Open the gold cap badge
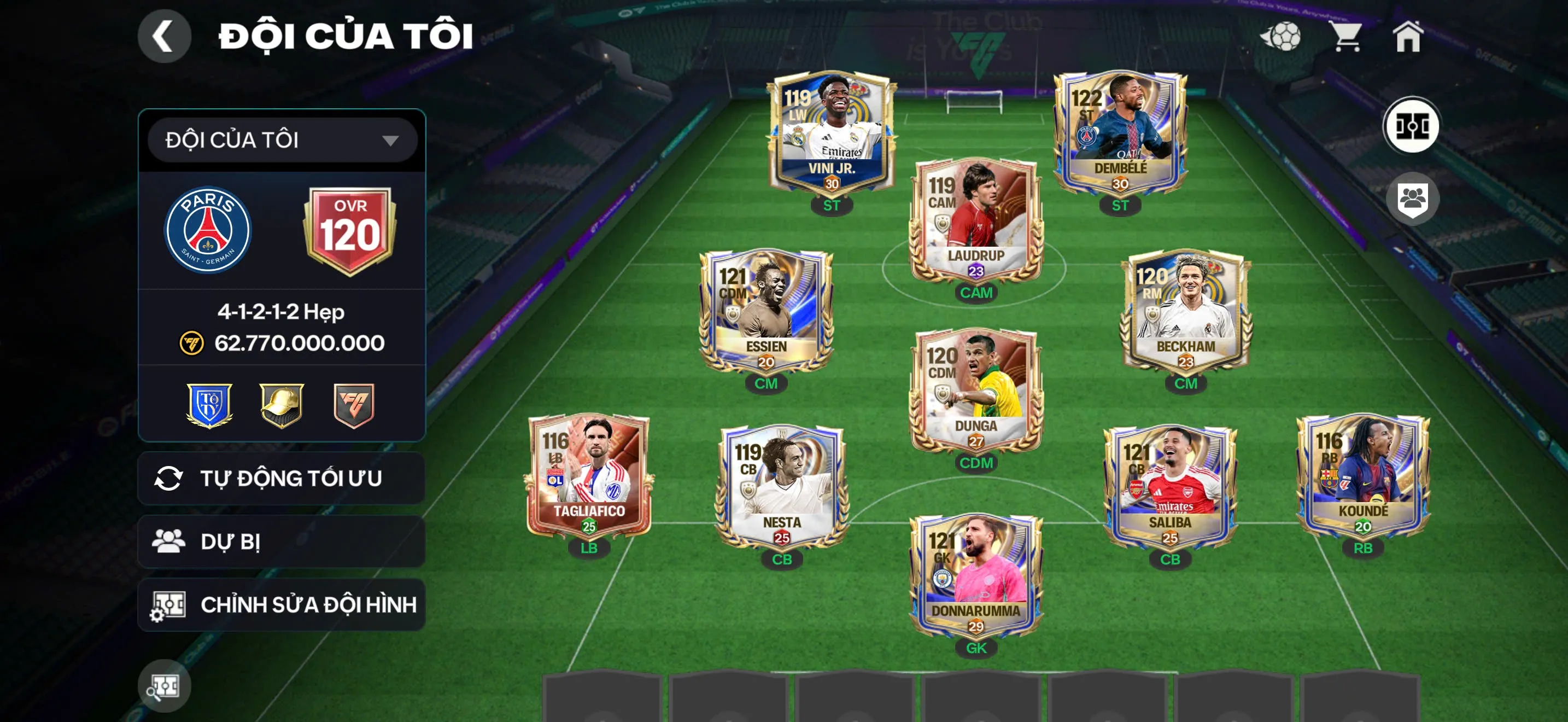The height and width of the screenshot is (722, 1568). point(281,405)
